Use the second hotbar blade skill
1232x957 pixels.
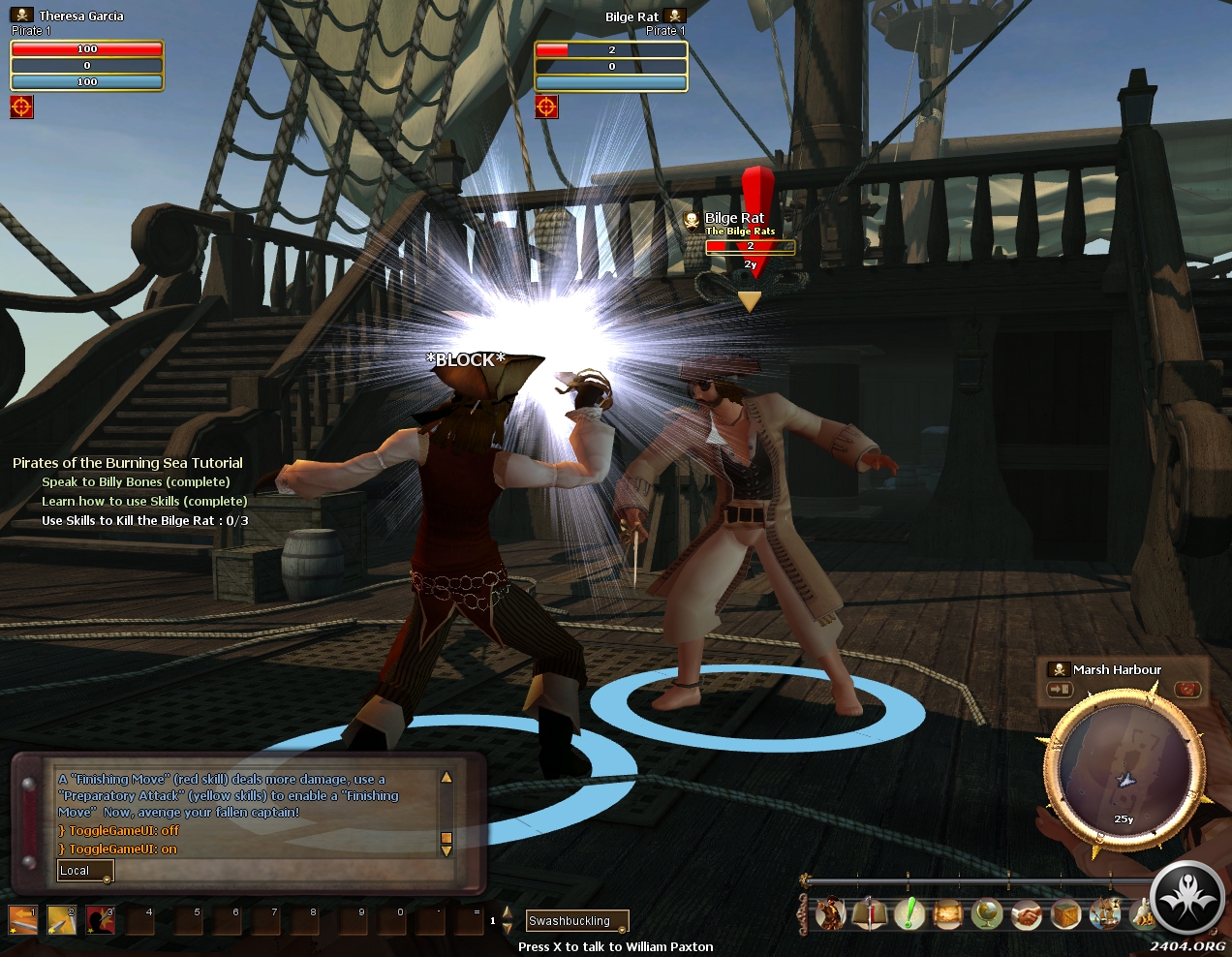point(61,919)
